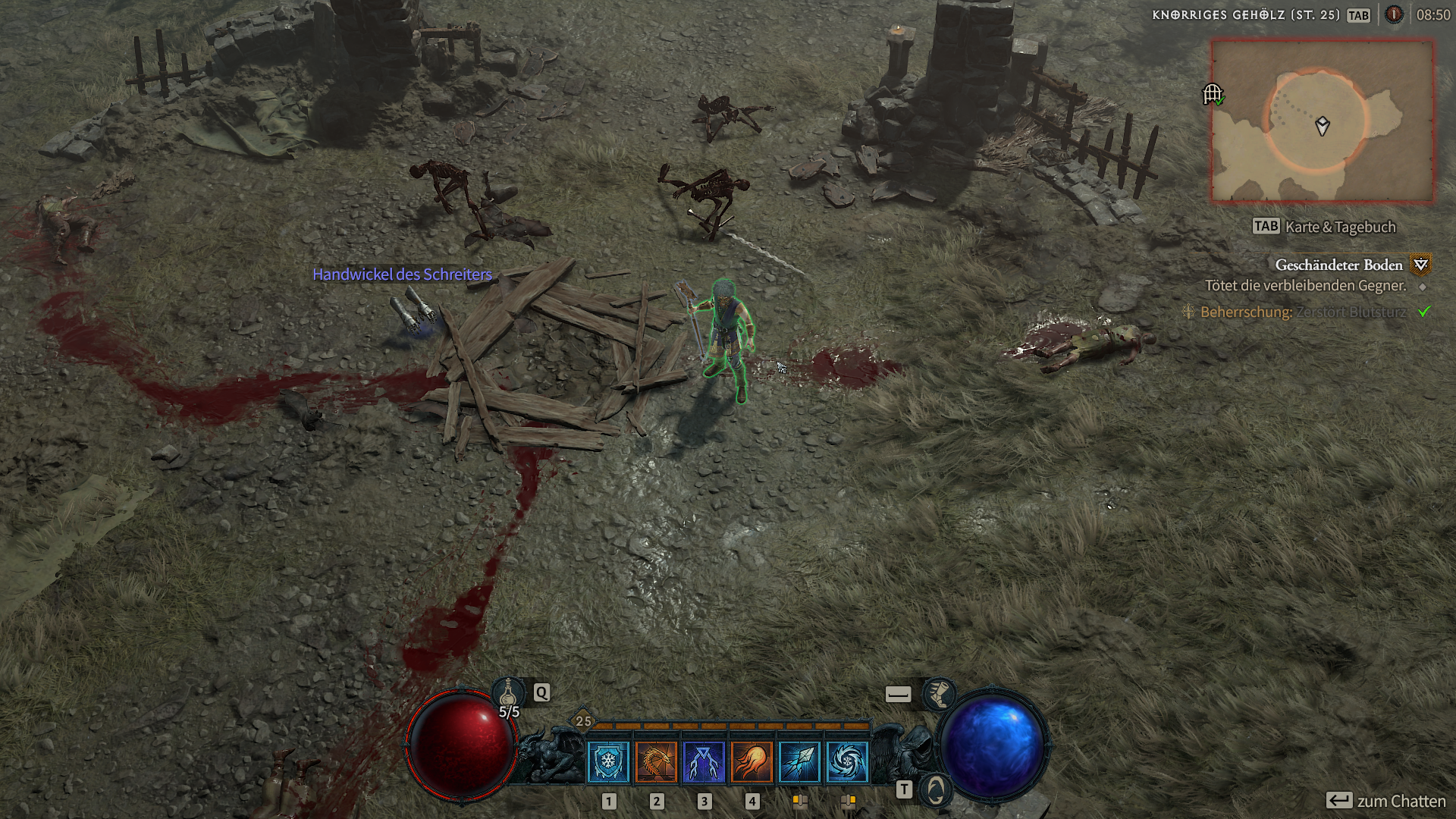Click the red world tier emblem

pos(1394,14)
